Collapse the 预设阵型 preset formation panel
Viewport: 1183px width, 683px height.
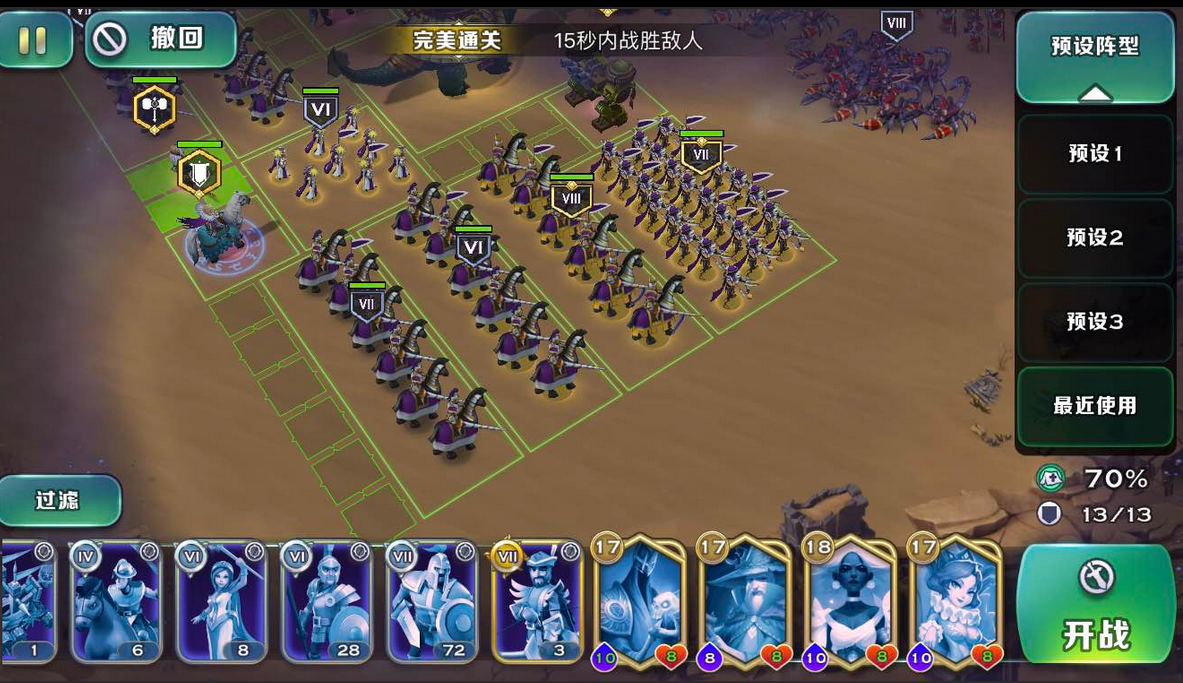click(1095, 58)
